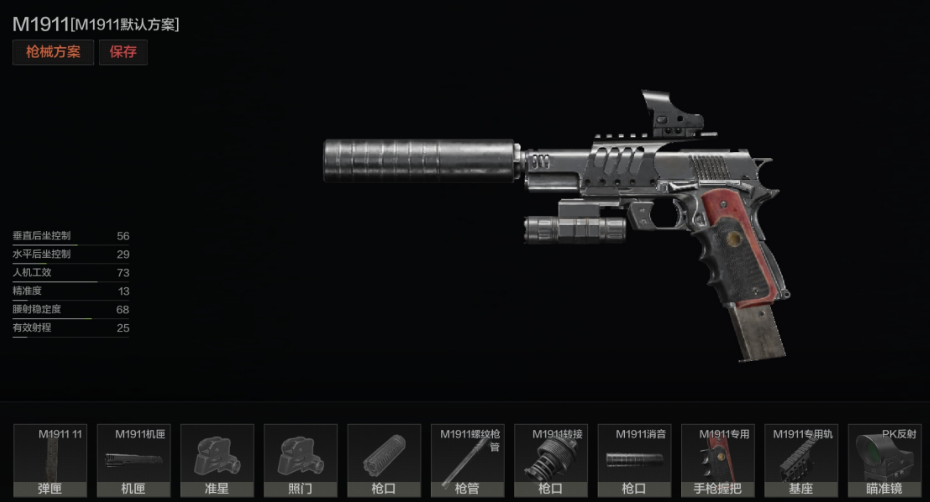
Task: Select the 照门 rear sight slot
Action: (x=301, y=461)
